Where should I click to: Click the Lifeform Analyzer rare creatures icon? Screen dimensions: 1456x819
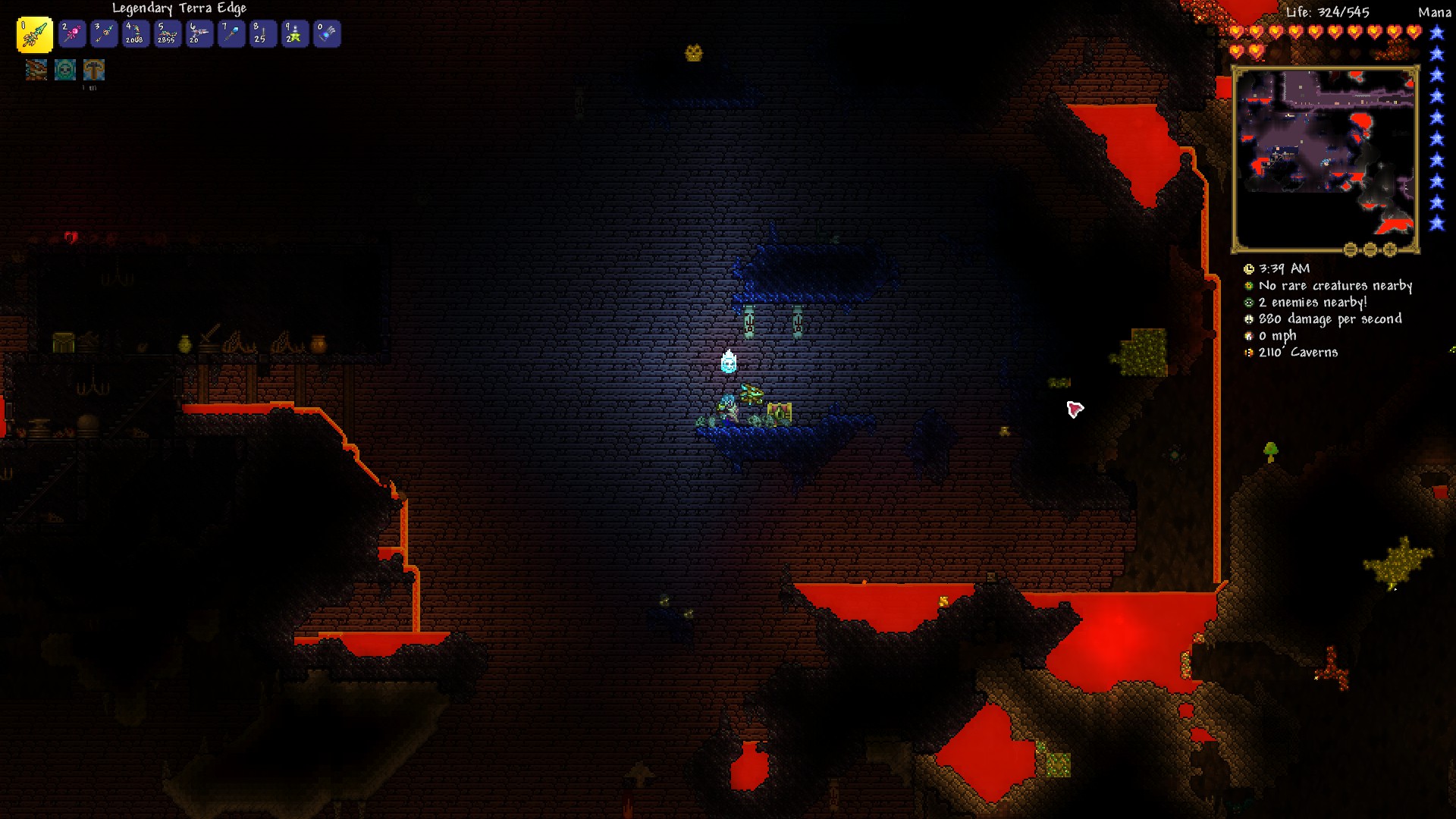pyautogui.click(x=1247, y=286)
